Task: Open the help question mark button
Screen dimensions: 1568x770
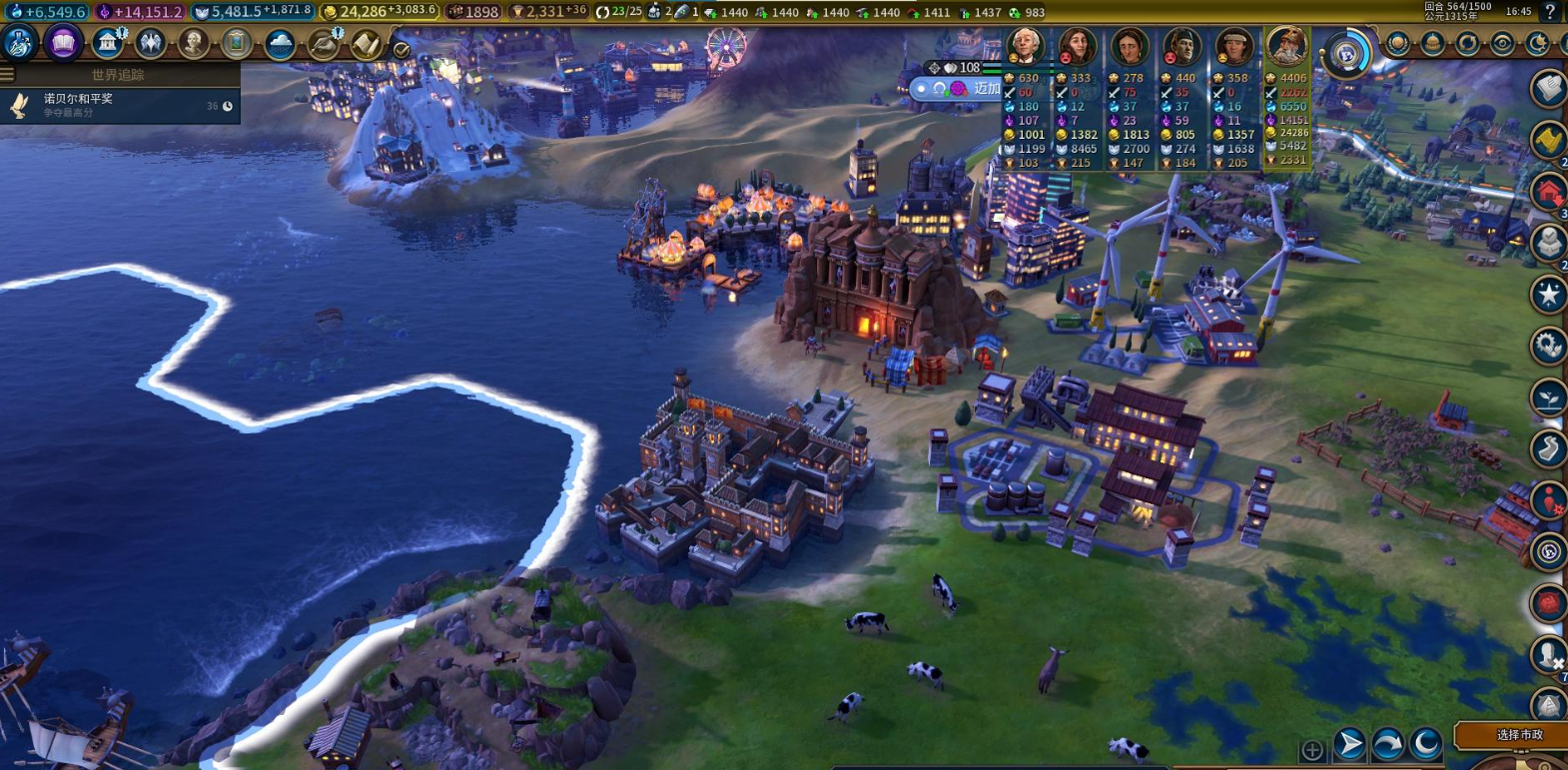Action: coord(1549,12)
